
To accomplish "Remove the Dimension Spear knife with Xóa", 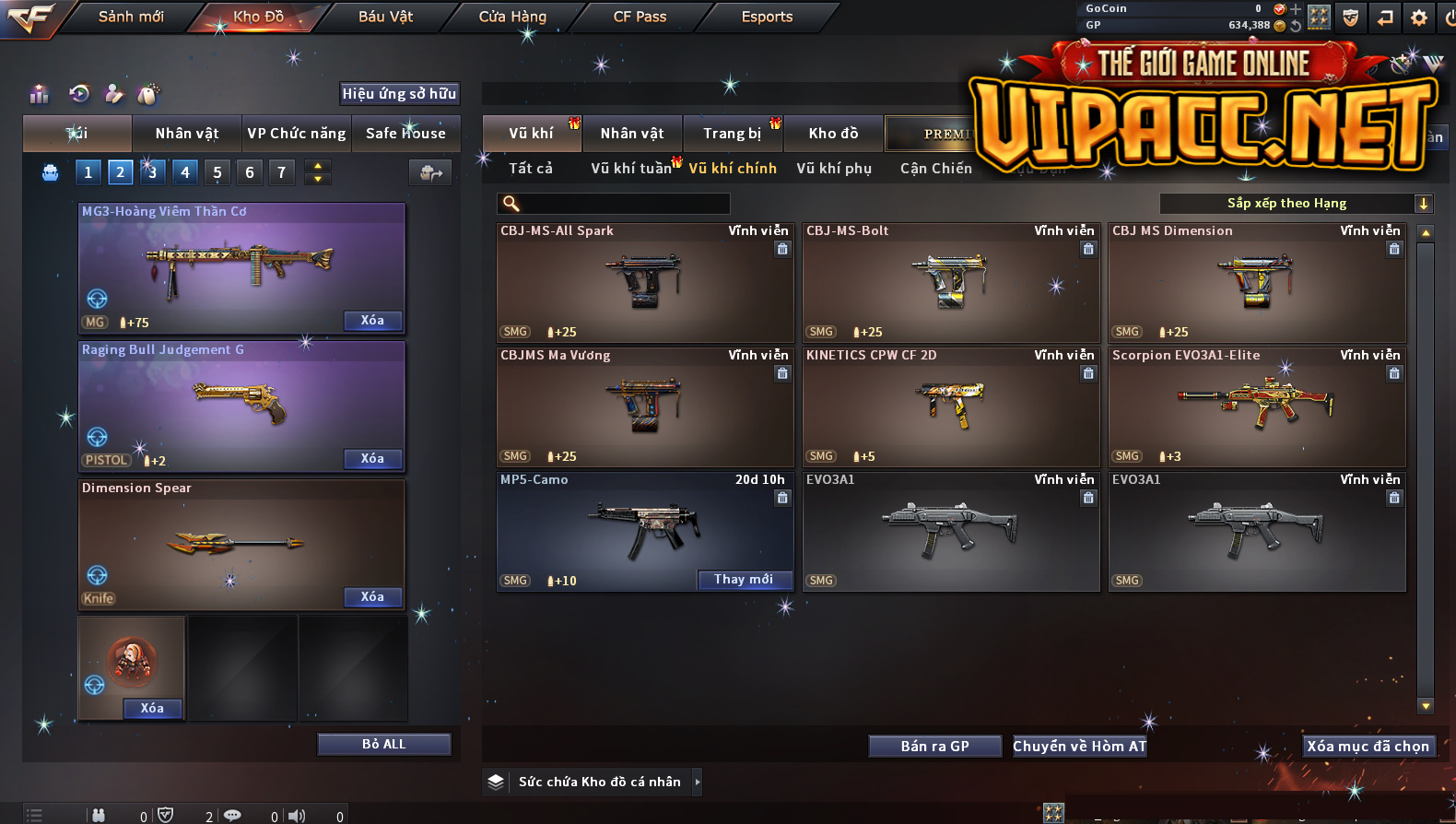I will [x=372, y=597].
